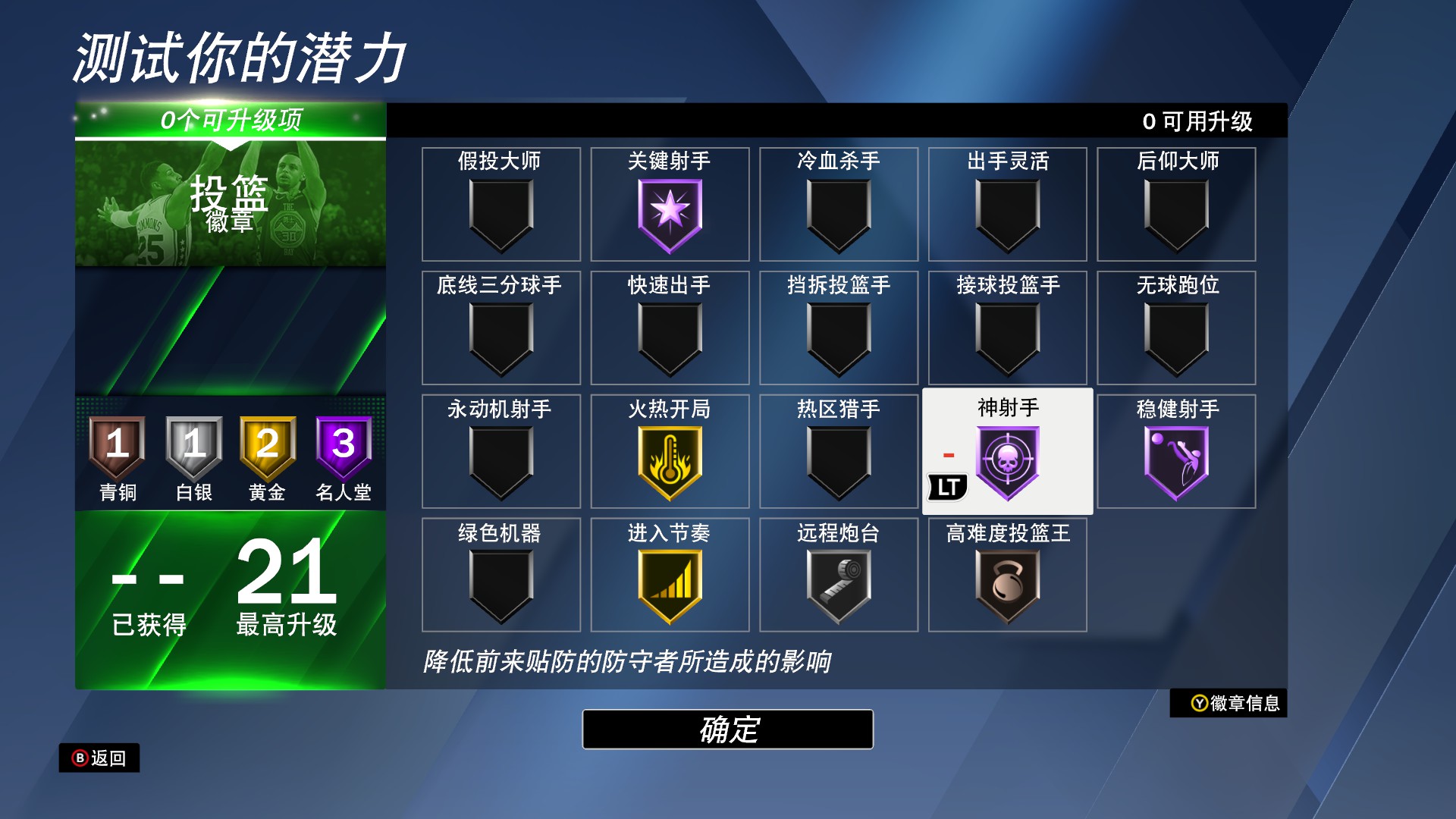Select the 神射手 badge icon
The height and width of the screenshot is (819, 1456).
[1008, 460]
